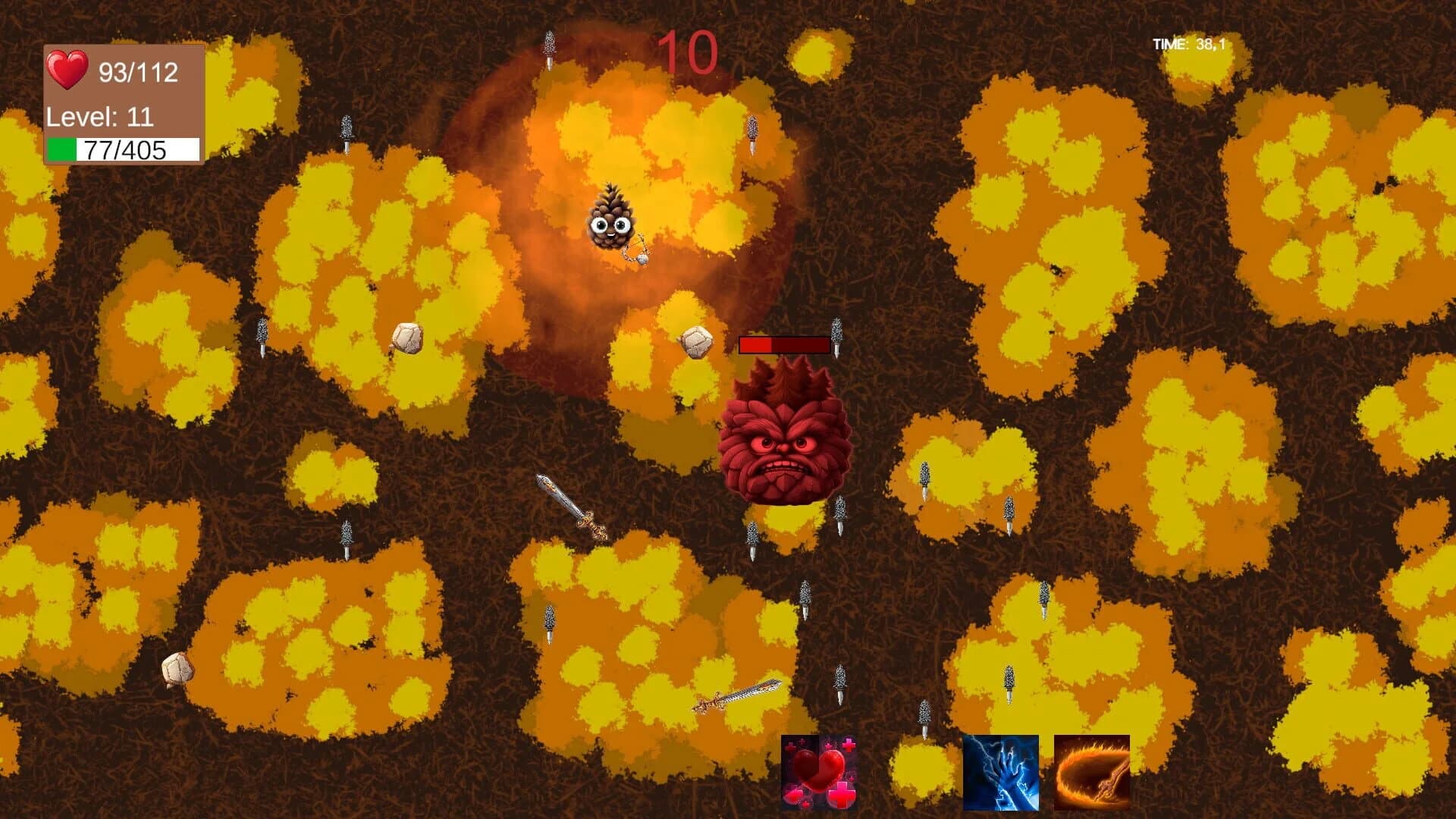Click the health counter reading 93/112
The image size is (1456, 819).
click(139, 71)
